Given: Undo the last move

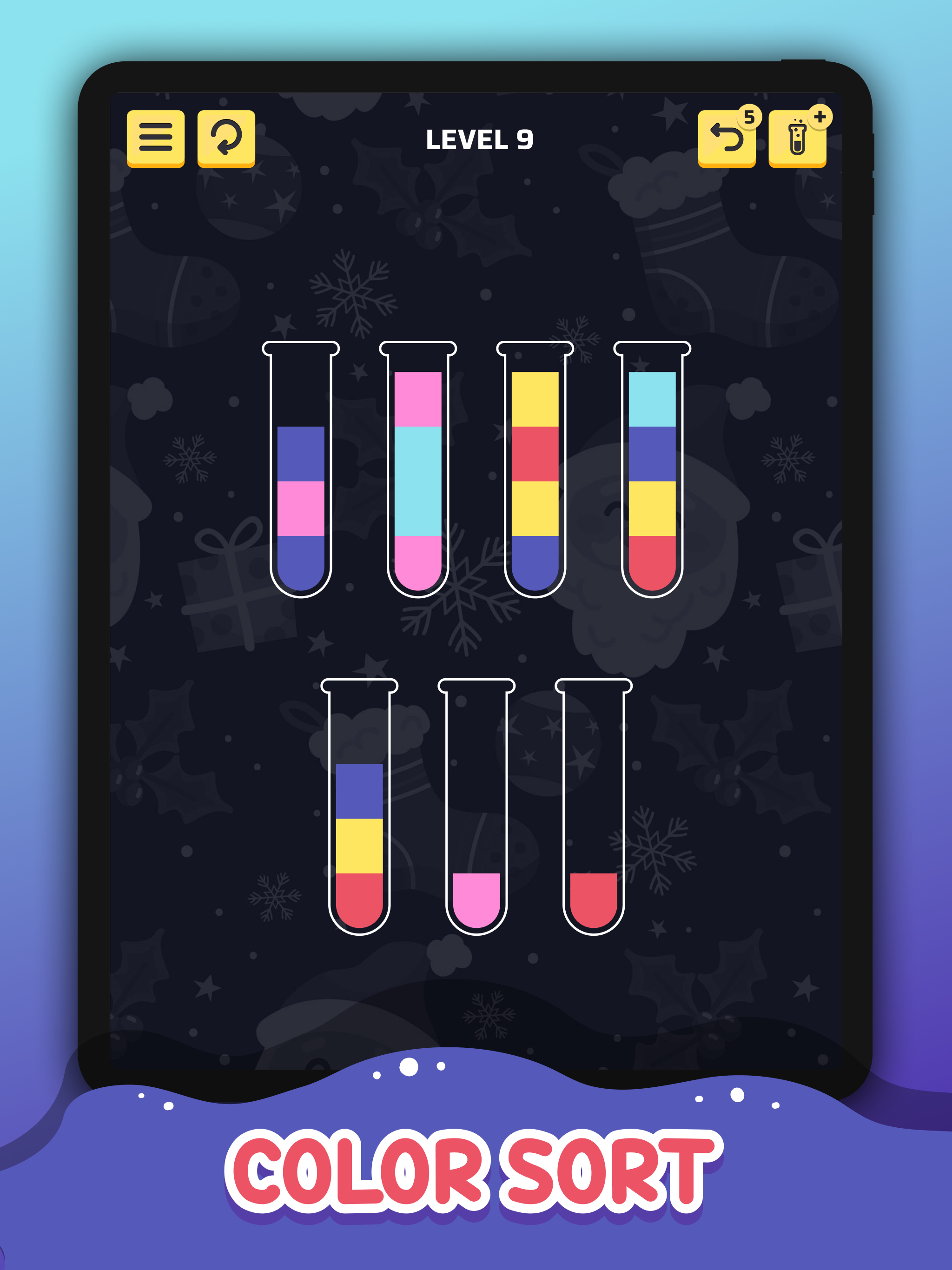Looking at the screenshot, I should [727, 141].
